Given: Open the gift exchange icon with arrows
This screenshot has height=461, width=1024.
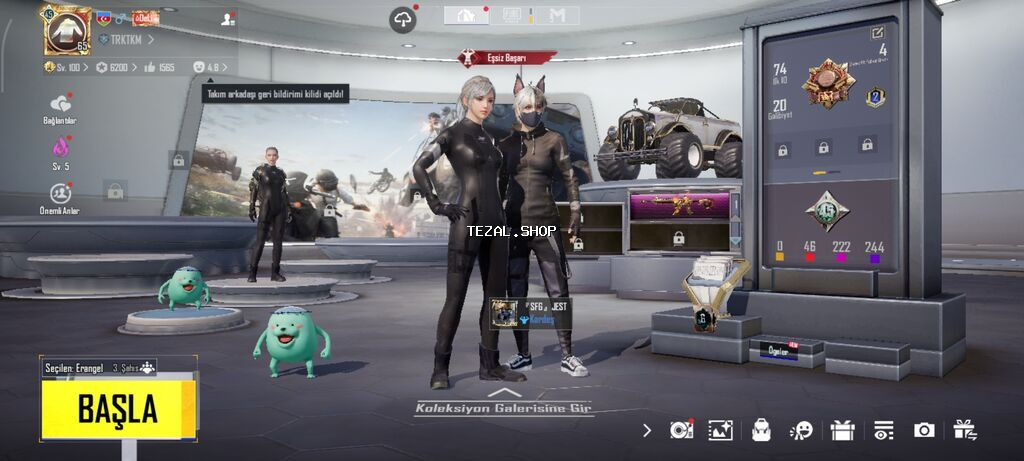Looking at the screenshot, I should tap(964, 430).
